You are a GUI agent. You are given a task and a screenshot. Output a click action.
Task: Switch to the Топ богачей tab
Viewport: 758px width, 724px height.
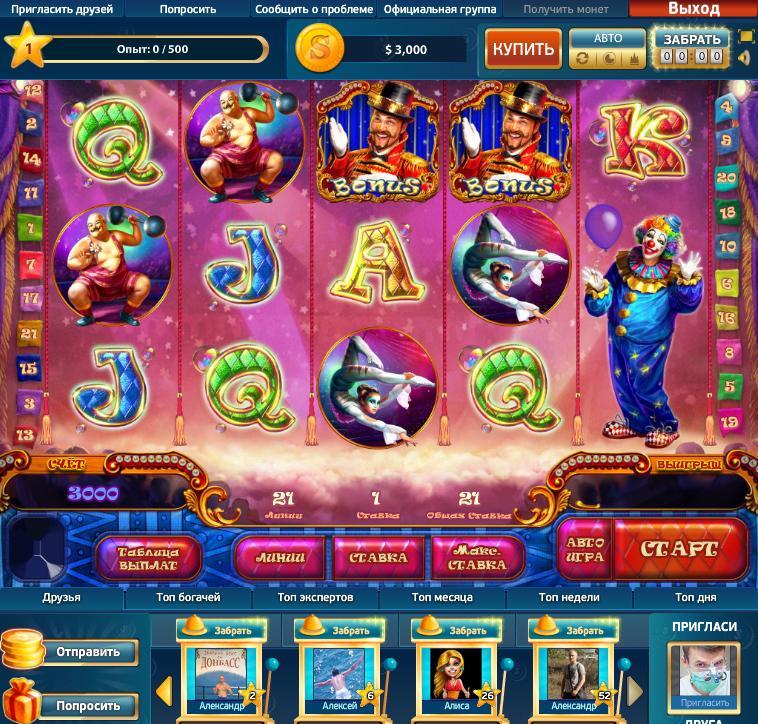(x=188, y=597)
